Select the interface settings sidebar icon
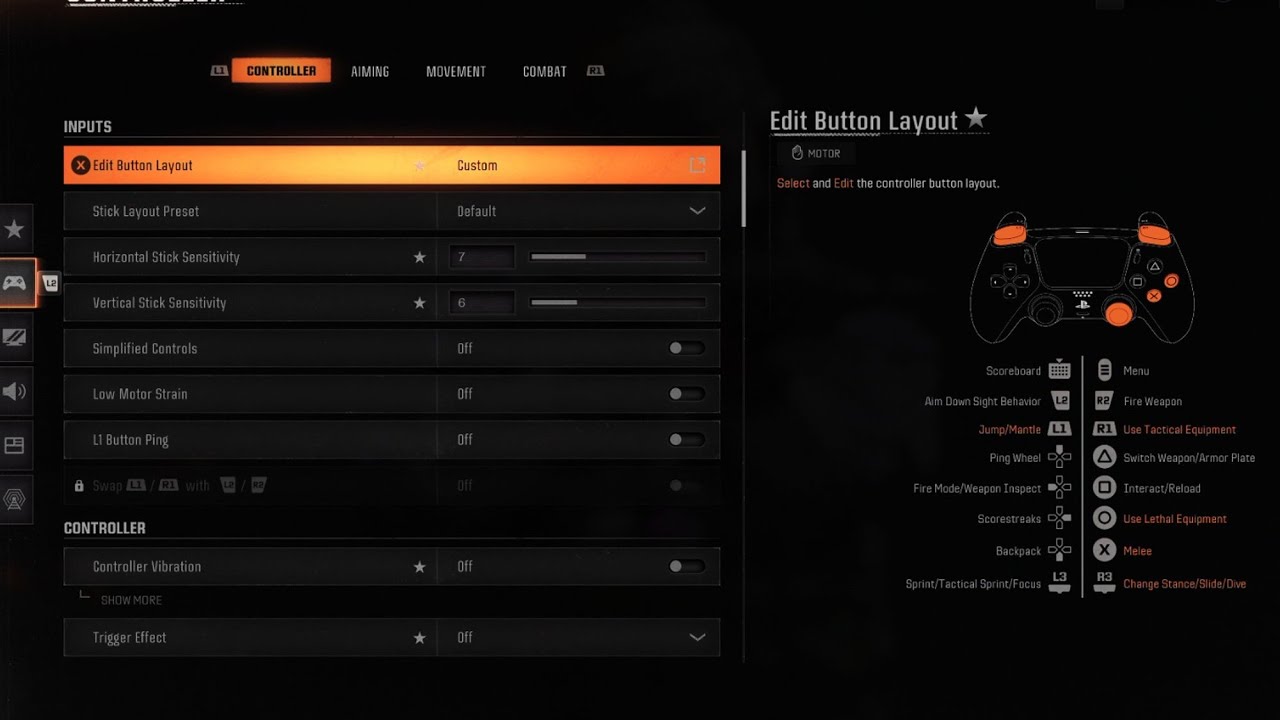 coord(15,446)
